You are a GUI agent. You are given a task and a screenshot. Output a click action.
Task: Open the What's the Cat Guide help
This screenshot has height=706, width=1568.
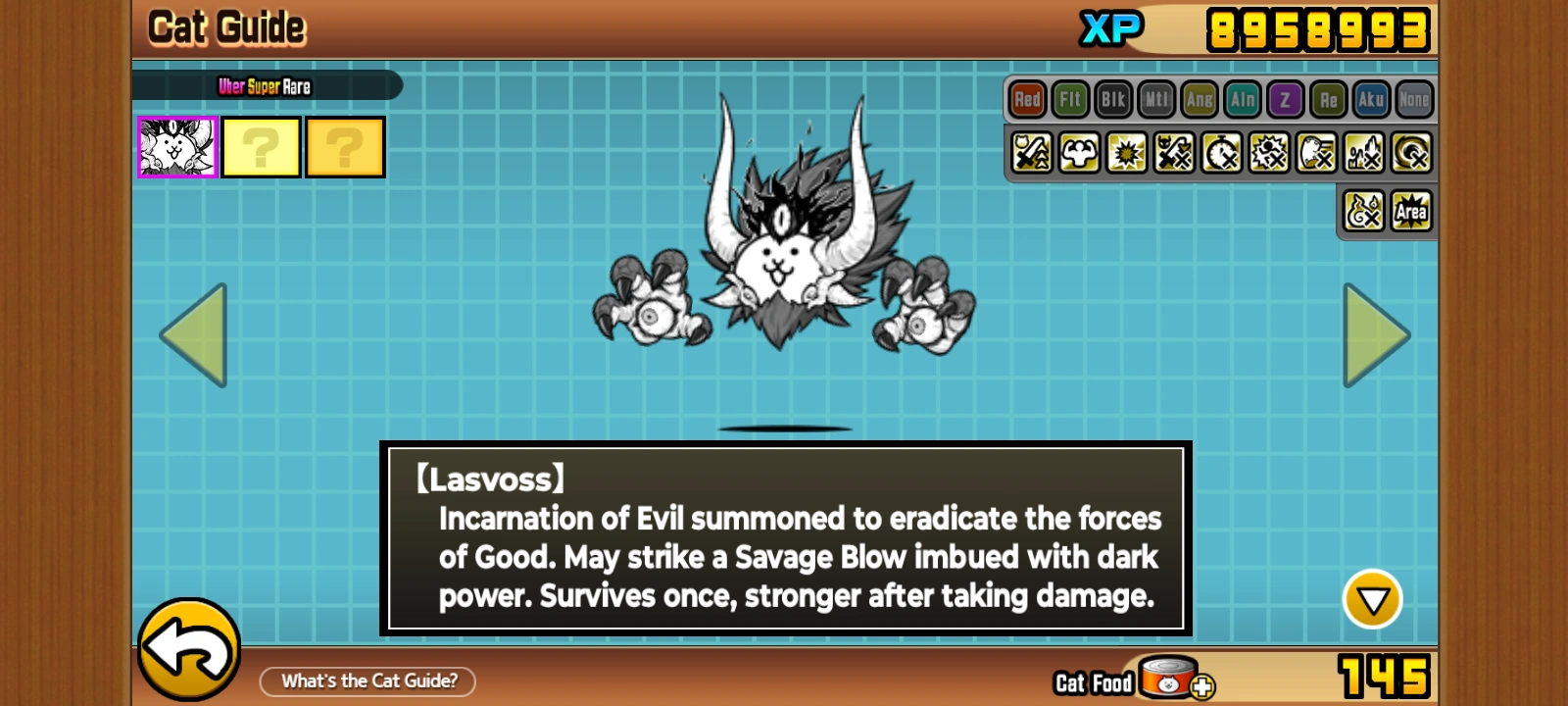(367, 681)
